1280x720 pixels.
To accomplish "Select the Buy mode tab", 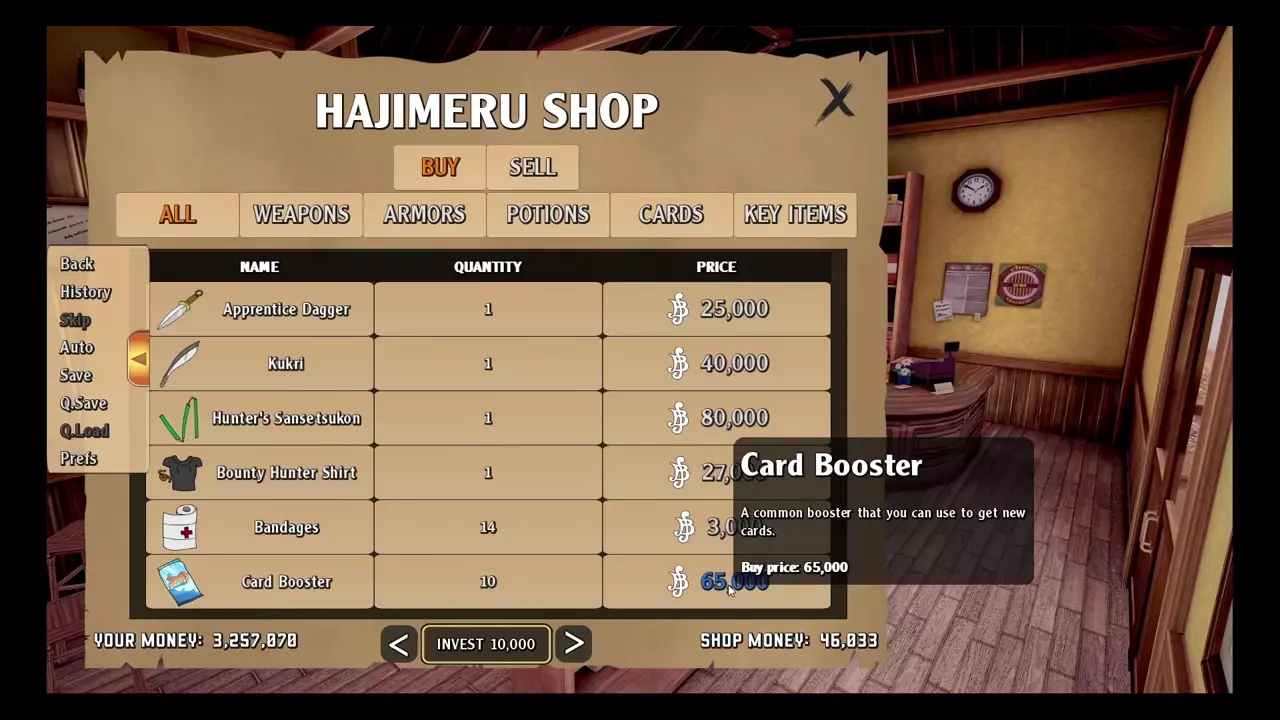I will tap(440, 167).
